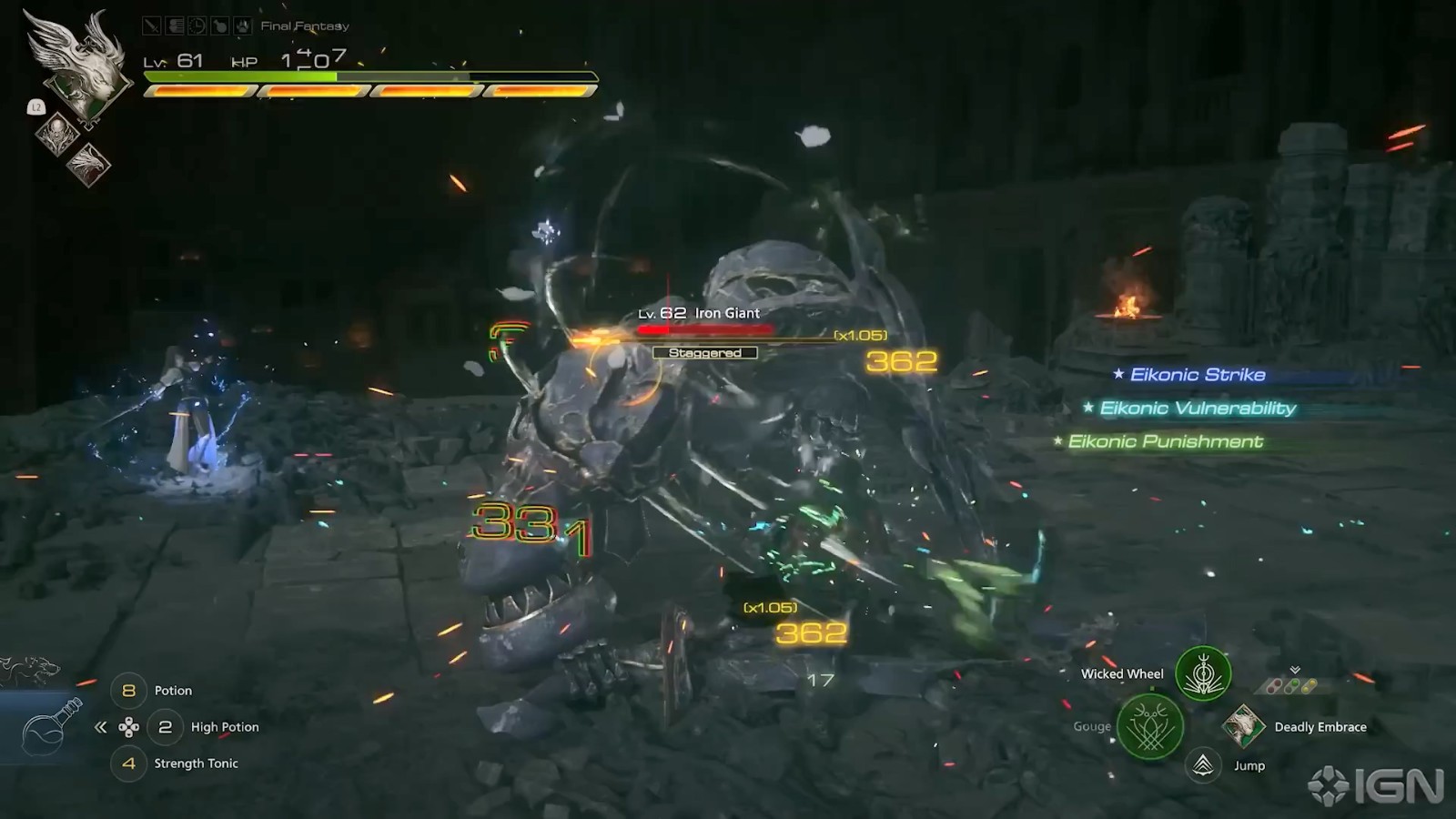Image resolution: width=1456 pixels, height=819 pixels.
Task: Click the paw print status icon
Action: click(242, 26)
